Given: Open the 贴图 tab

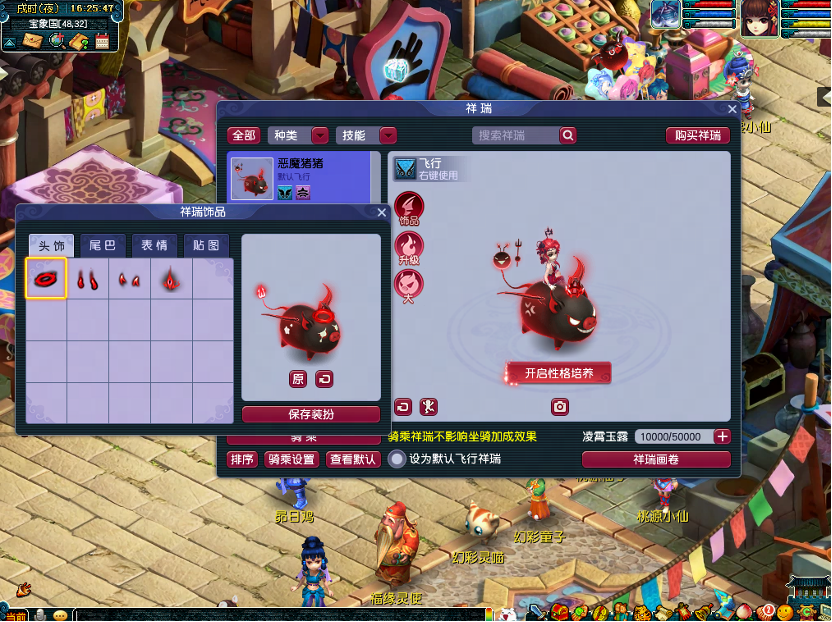Looking at the screenshot, I should click(206, 246).
